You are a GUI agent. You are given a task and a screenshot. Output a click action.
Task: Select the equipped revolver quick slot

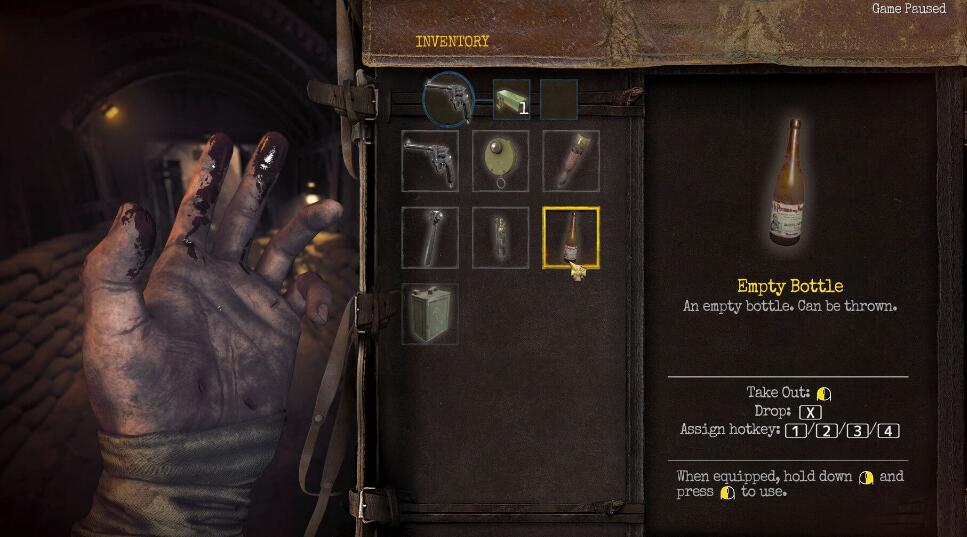447,98
